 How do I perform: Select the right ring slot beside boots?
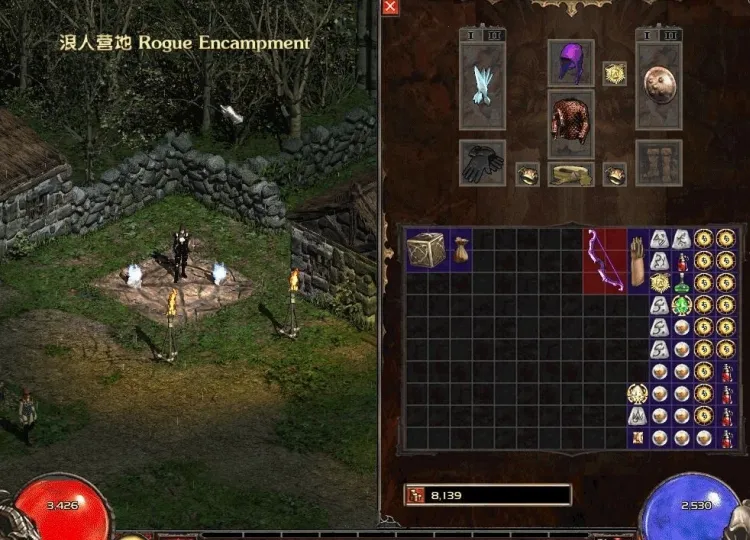point(614,175)
